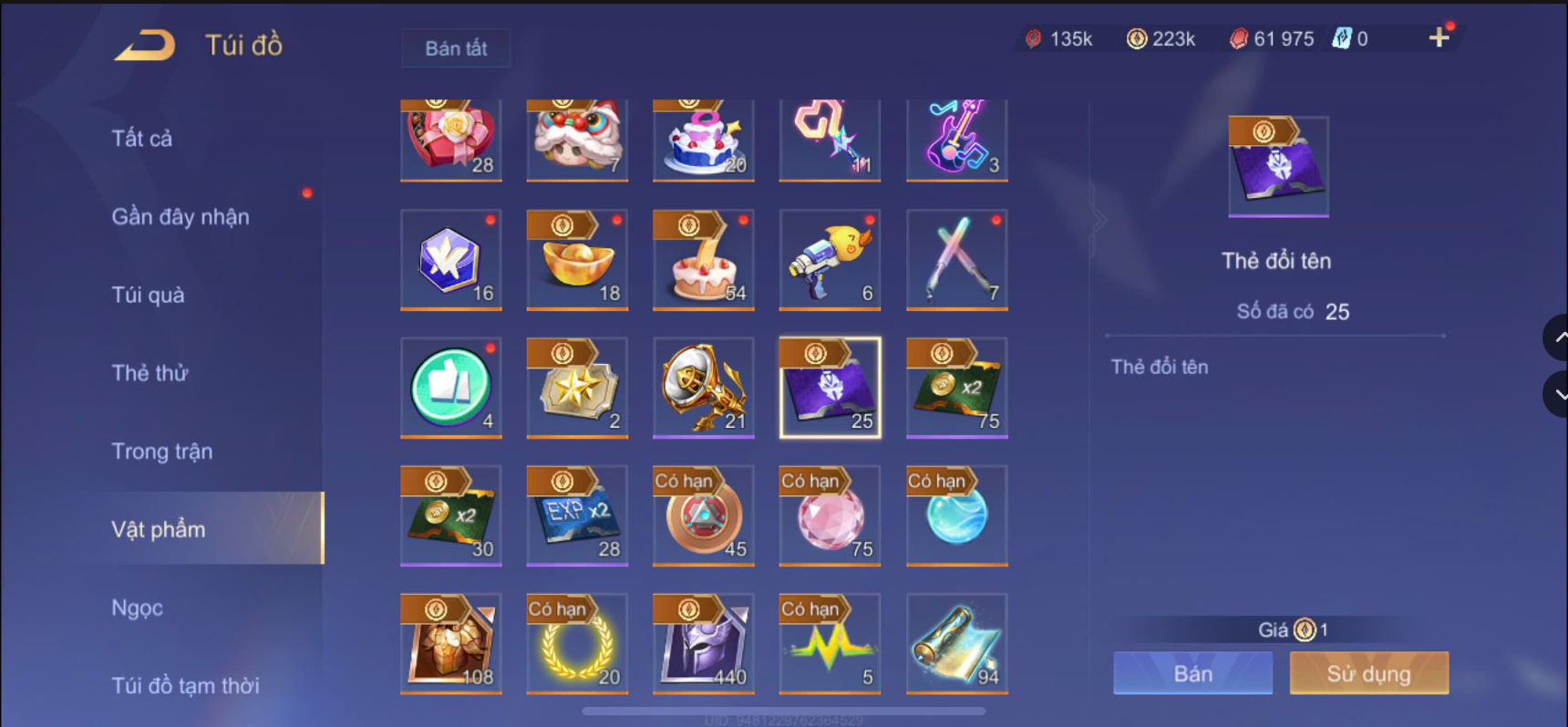
Task: Open the EXP x2 card item
Action: coord(576,517)
